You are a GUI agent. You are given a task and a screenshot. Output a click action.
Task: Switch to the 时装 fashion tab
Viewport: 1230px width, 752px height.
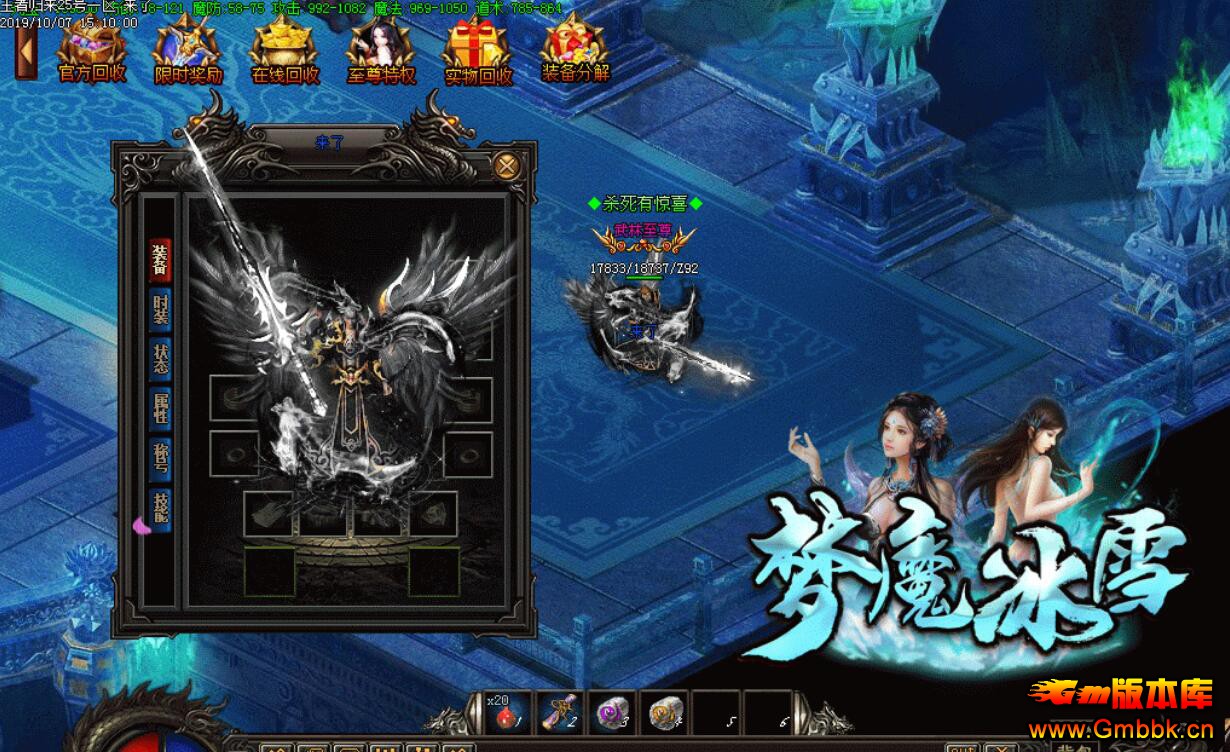pyautogui.click(x=160, y=311)
